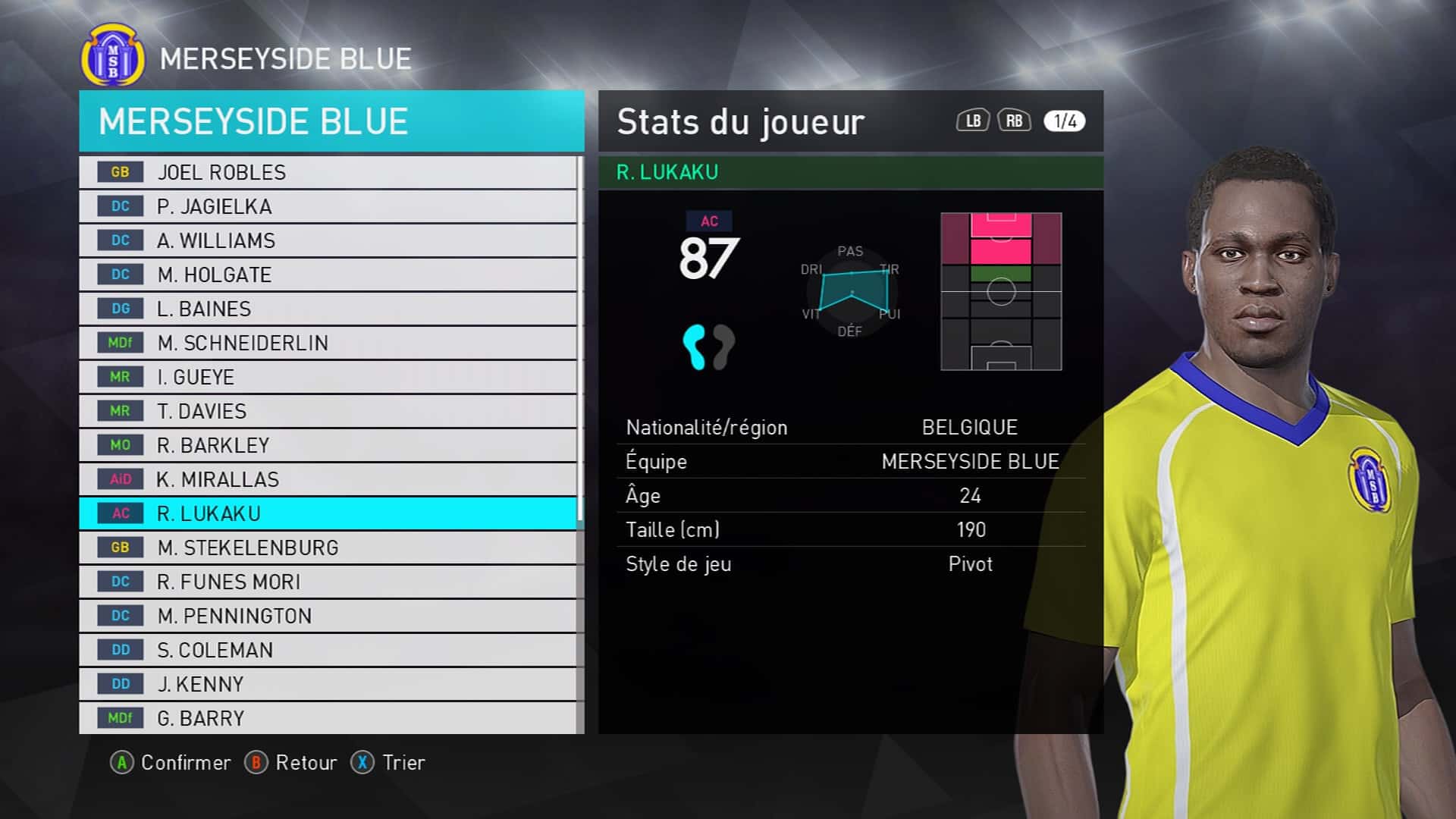Viewport: 1456px width, 819px height.
Task: Choose R. Funes Mori row
Action: coord(328,582)
